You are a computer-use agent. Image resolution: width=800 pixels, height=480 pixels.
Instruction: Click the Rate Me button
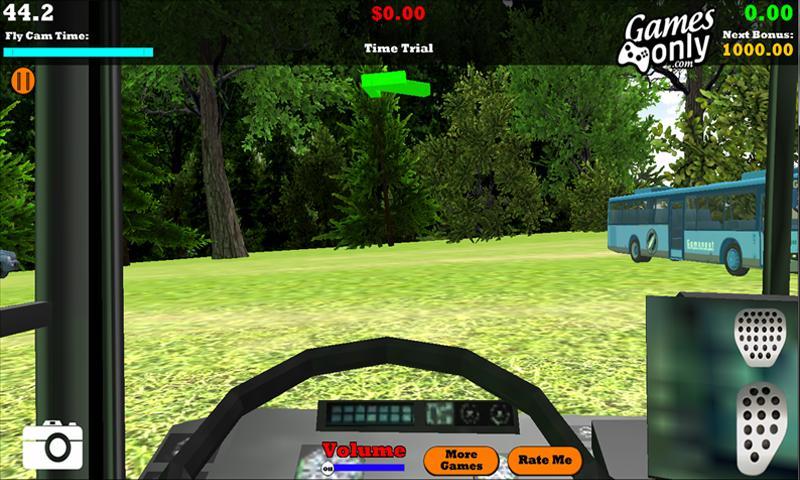click(x=545, y=460)
